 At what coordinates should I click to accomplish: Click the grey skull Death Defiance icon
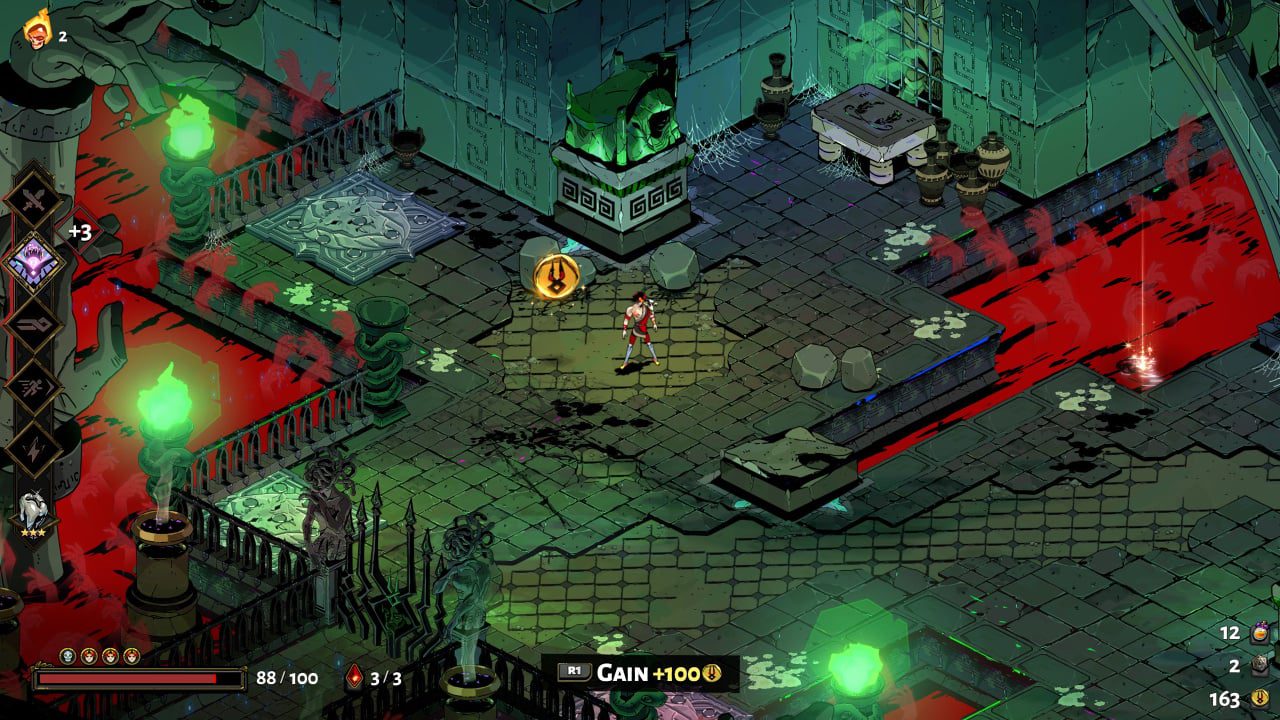pyautogui.click(x=68, y=656)
